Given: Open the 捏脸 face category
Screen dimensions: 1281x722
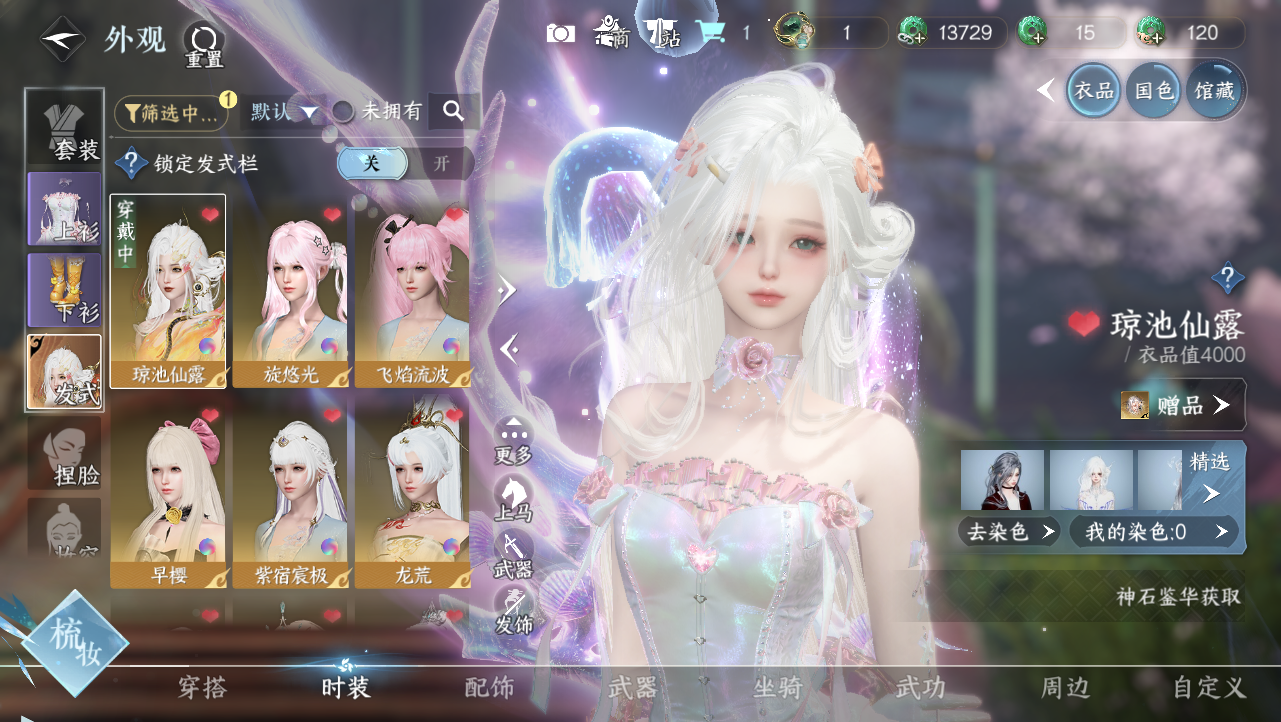Looking at the screenshot, I should click(65, 455).
